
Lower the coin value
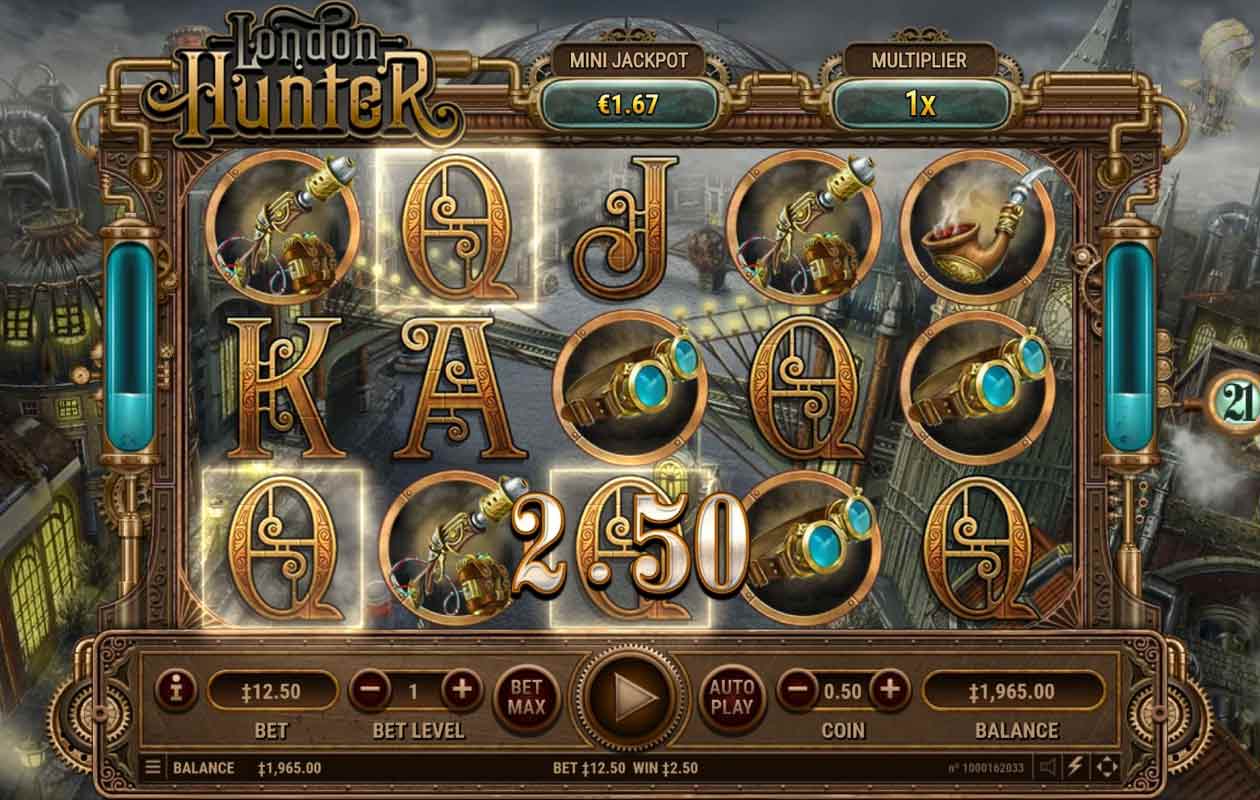pyautogui.click(x=797, y=689)
